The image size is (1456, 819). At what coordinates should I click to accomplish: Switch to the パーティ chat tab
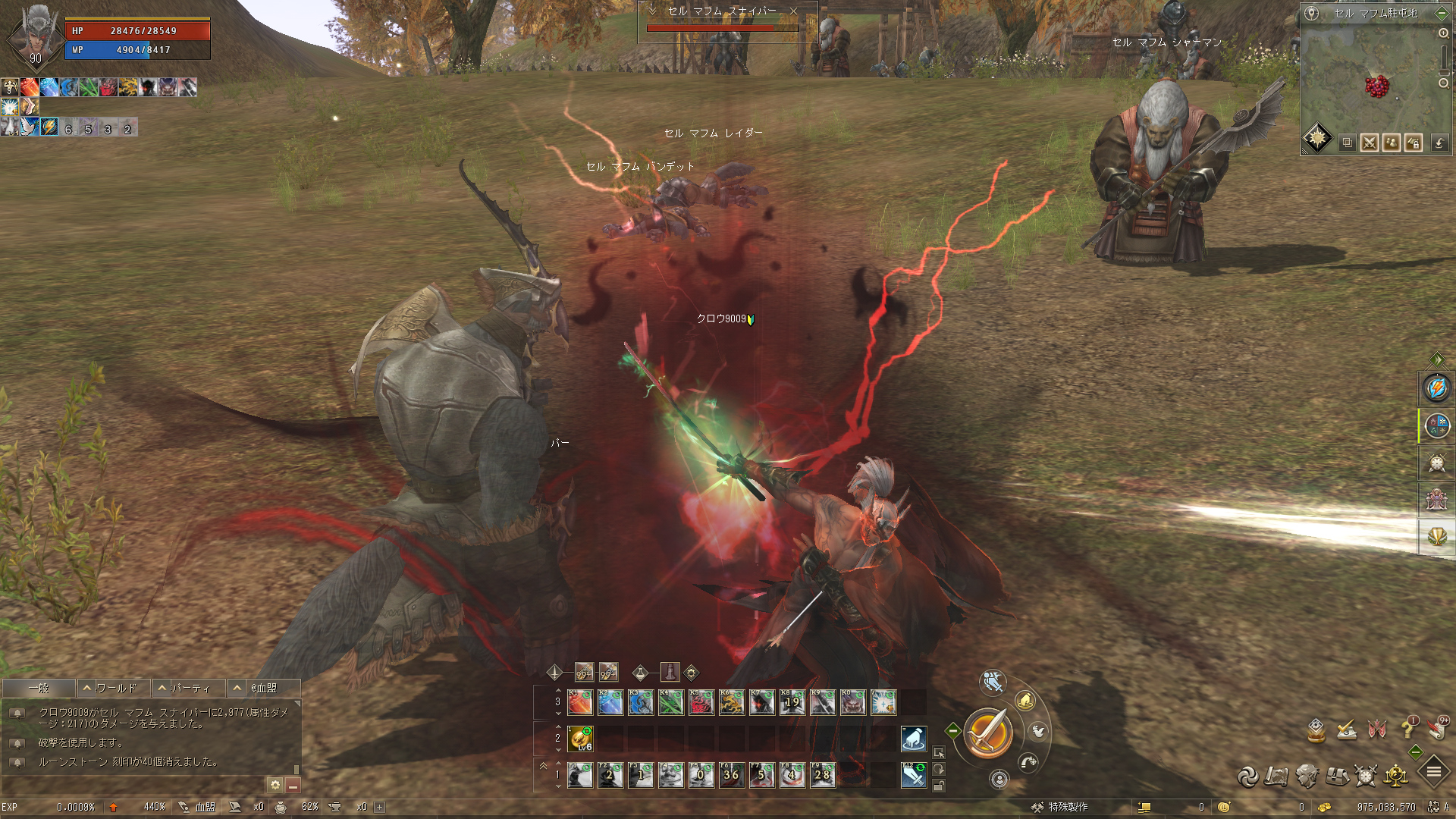[x=190, y=688]
